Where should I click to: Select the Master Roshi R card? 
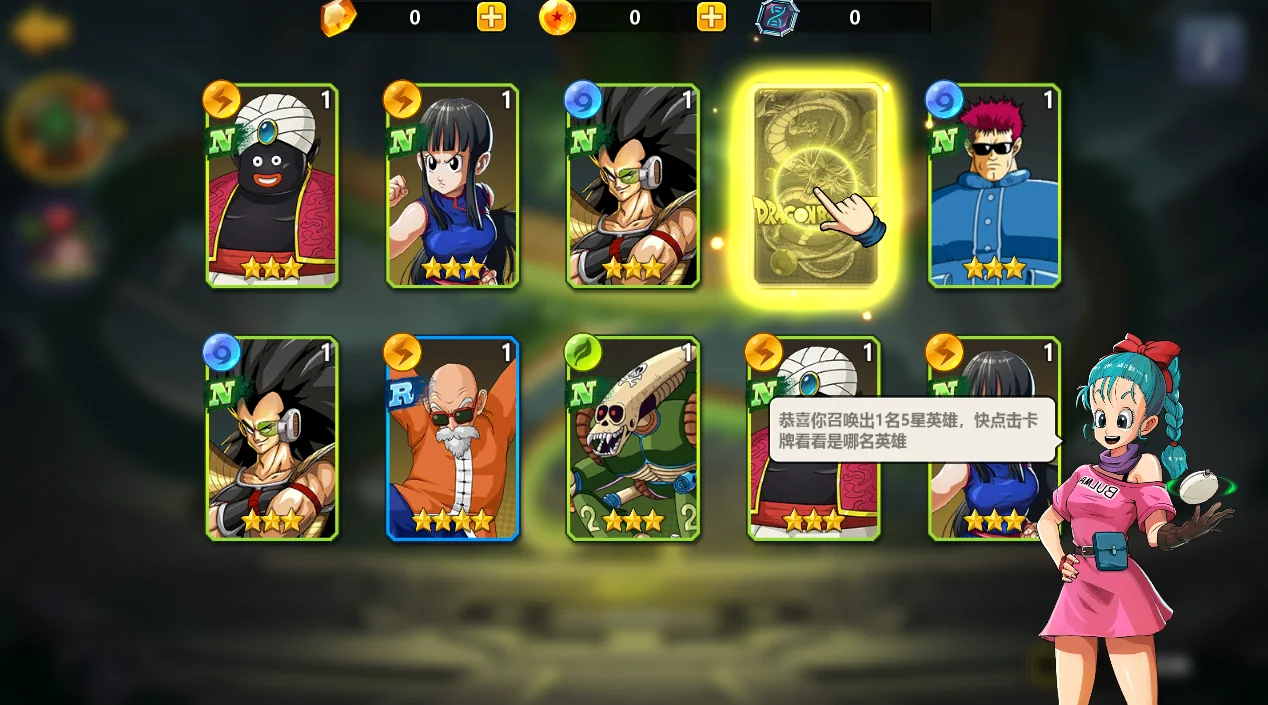point(453,438)
